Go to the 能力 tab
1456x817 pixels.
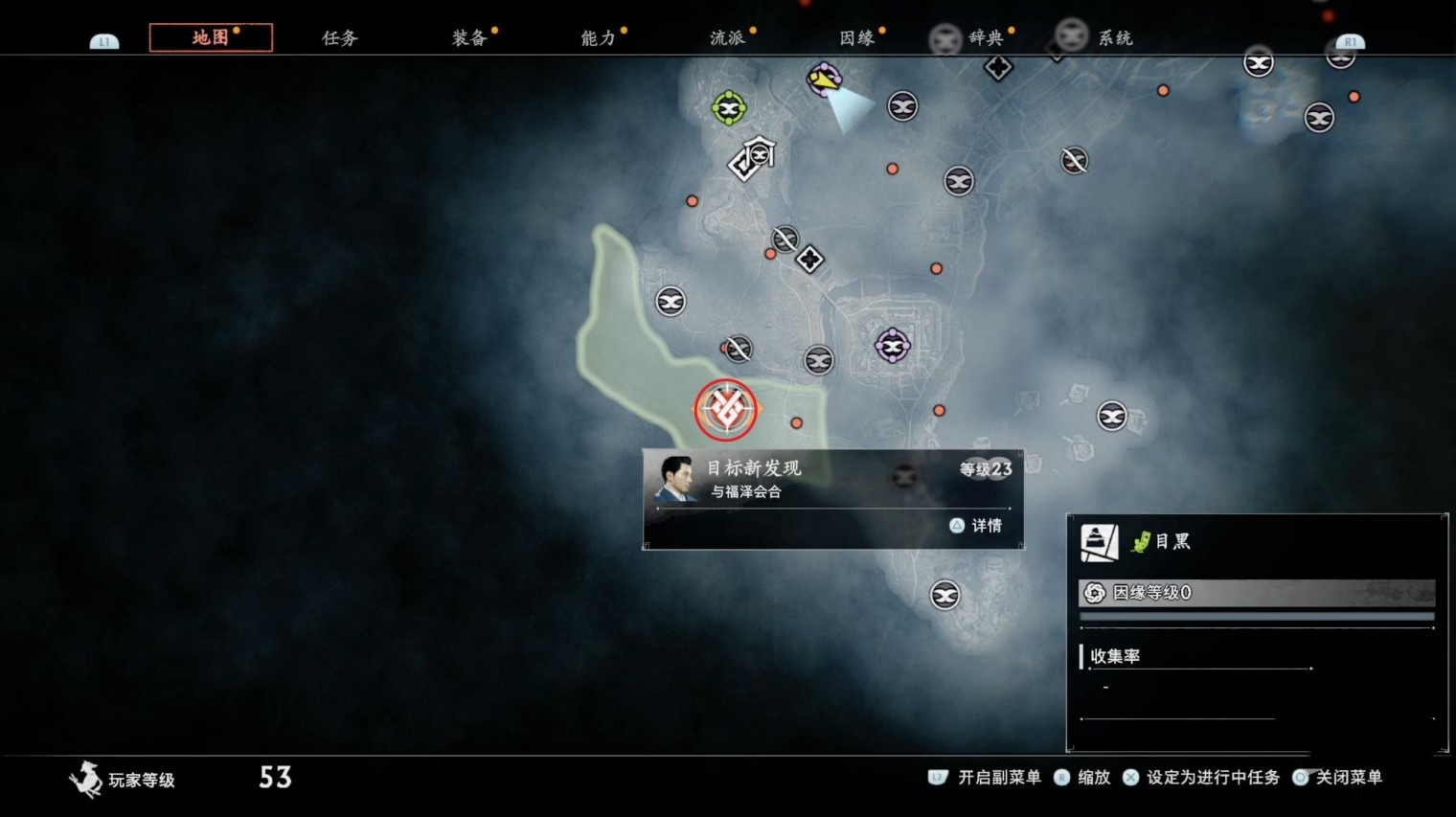coord(599,38)
